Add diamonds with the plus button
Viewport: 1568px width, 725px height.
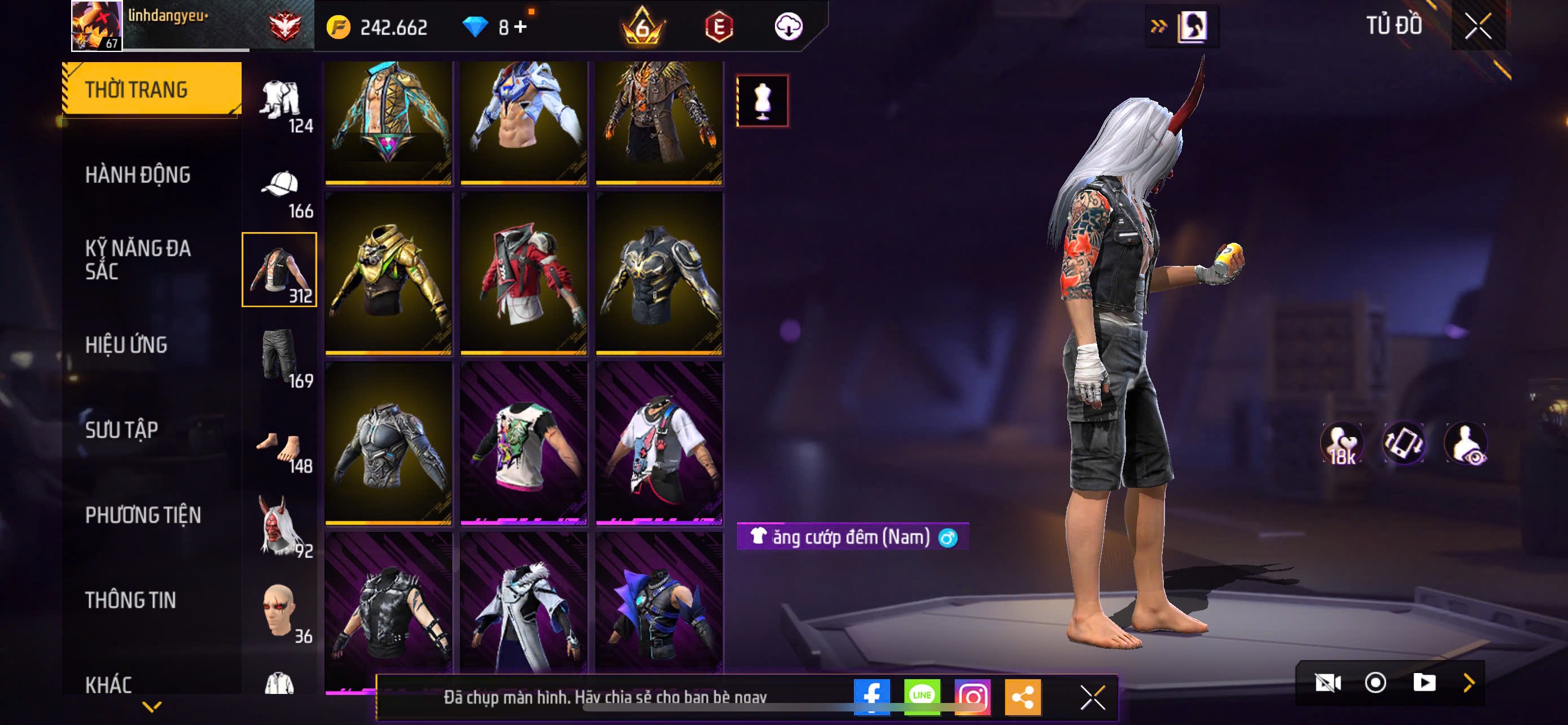[520, 27]
